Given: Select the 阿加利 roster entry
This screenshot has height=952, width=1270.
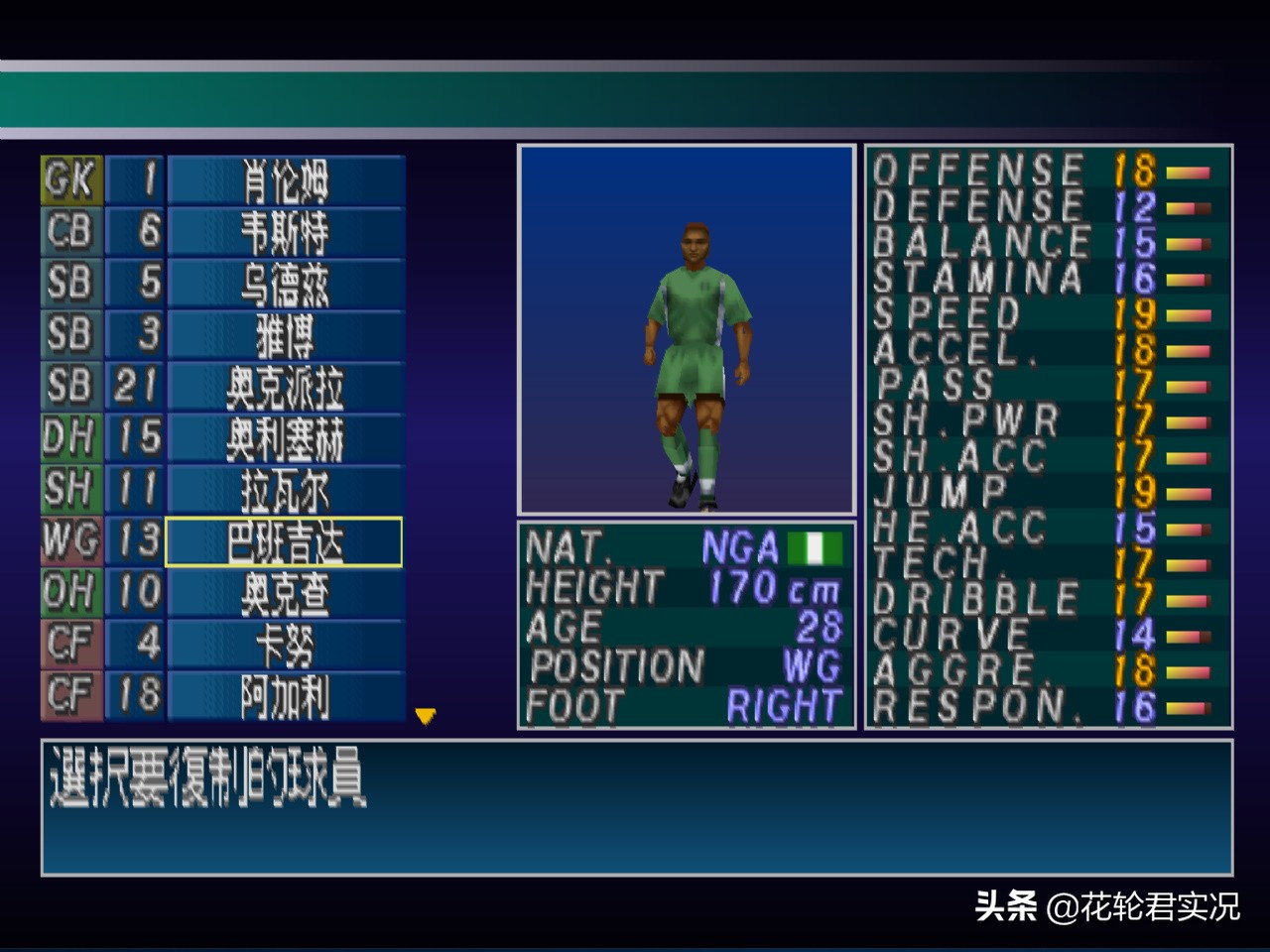Looking at the screenshot, I should pyautogui.click(x=285, y=695).
